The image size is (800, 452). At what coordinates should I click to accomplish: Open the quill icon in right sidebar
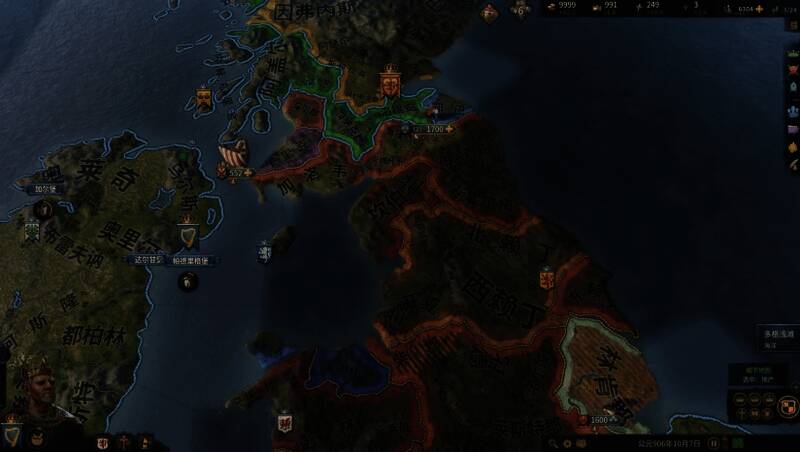point(793,165)
